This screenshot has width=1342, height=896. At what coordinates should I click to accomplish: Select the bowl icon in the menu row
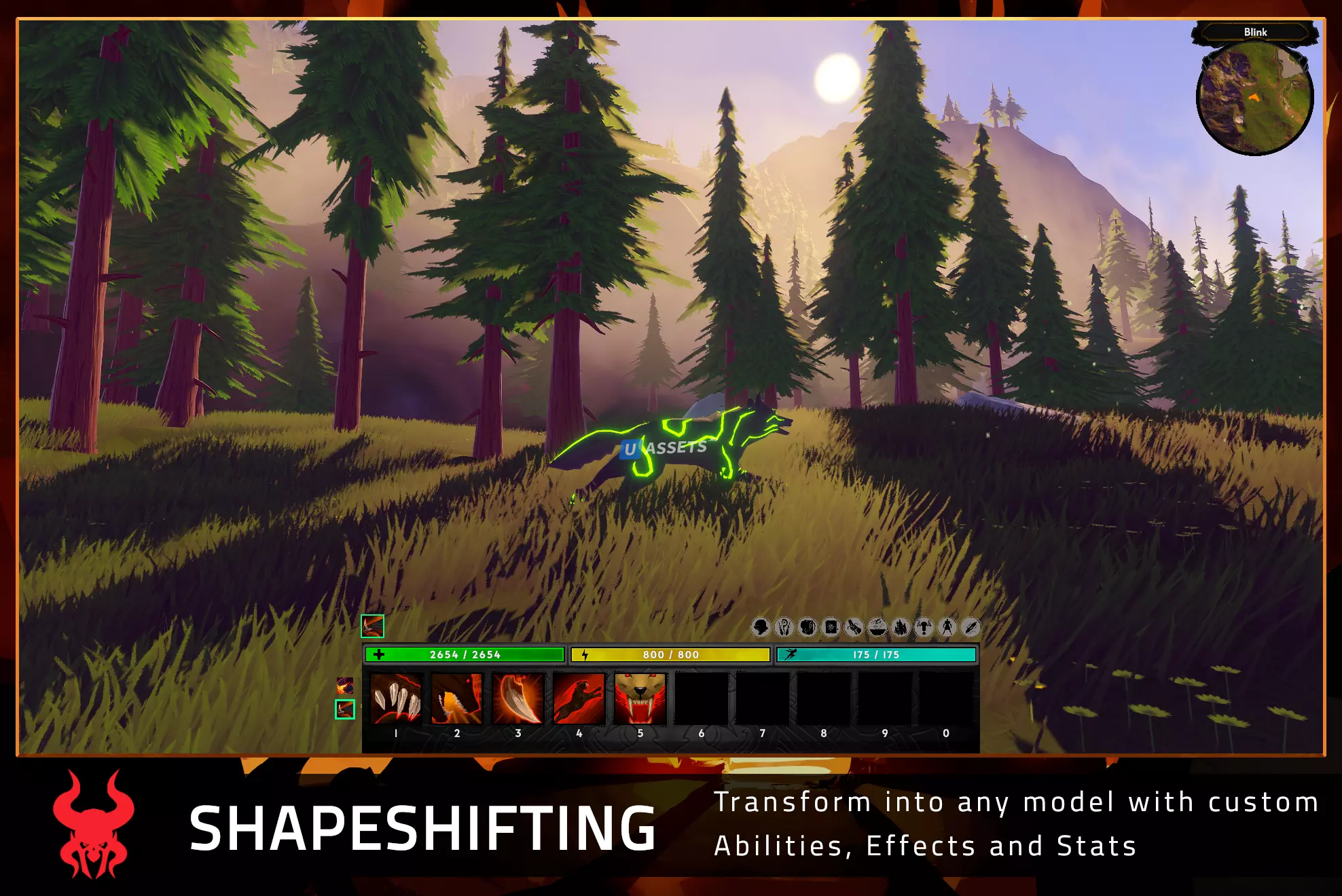click(x=877, y=627)
